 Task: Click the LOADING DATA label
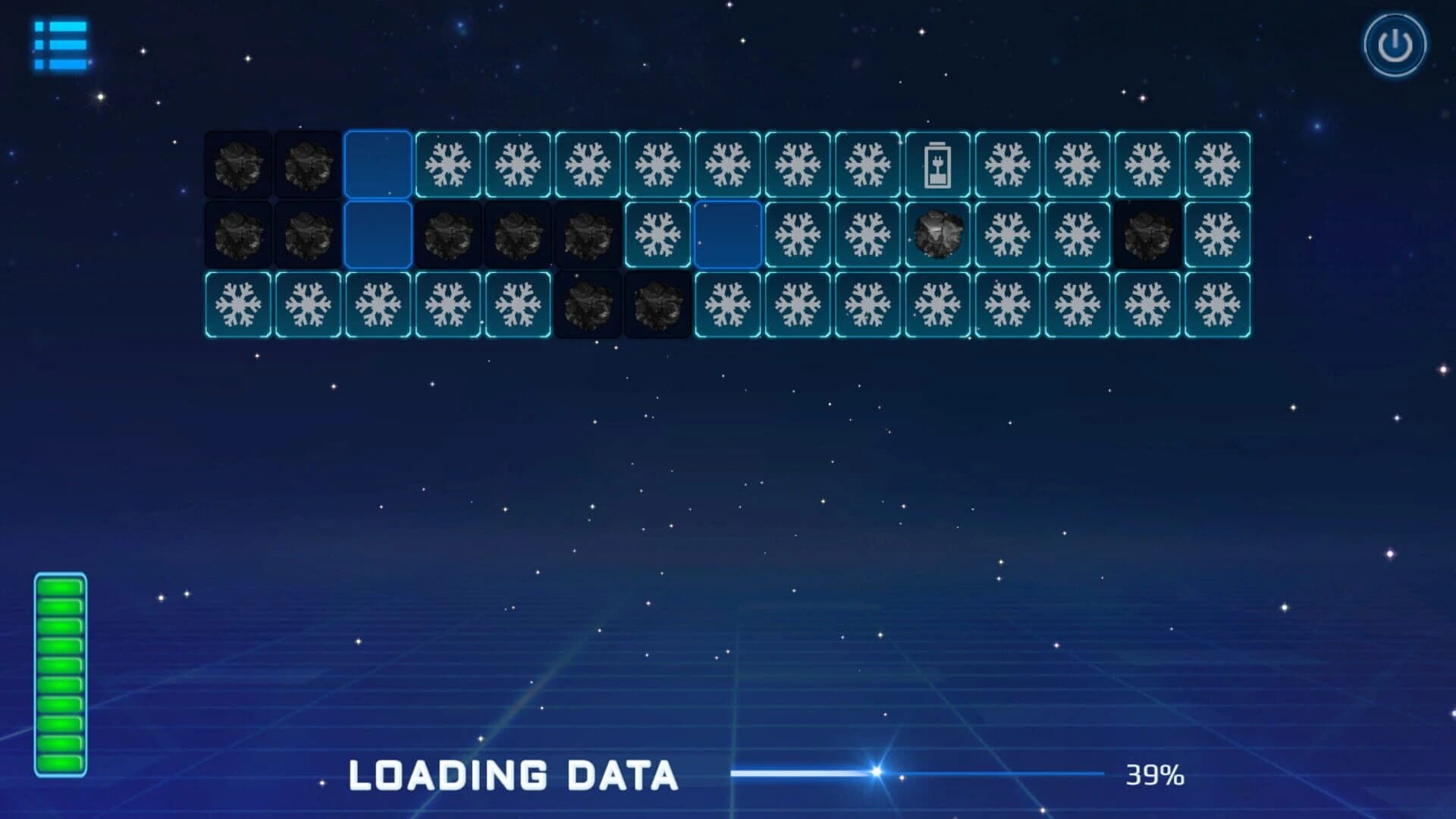click(512, 775)
